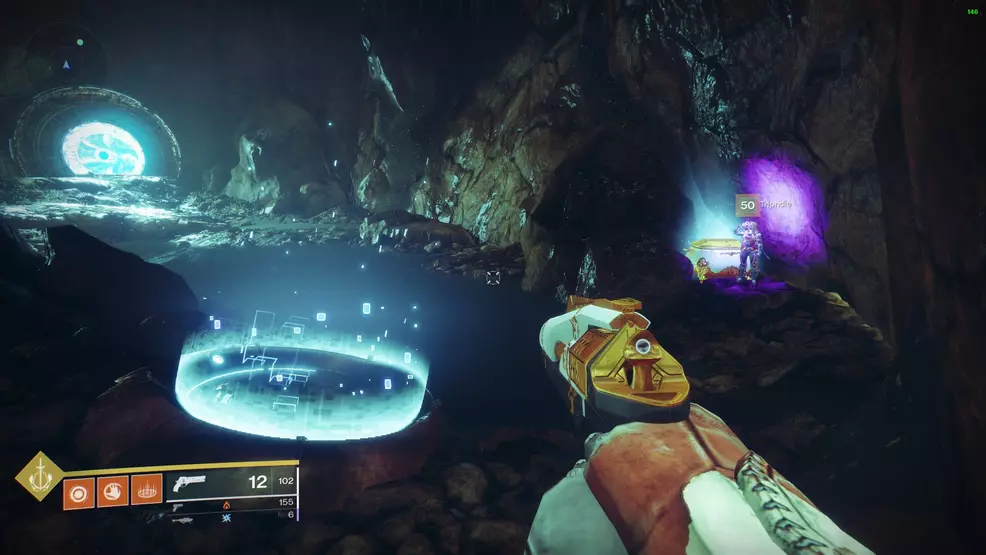Select the grenade ability icon
The height and width of the screenshot is (555, 986).
tap(79, 490)
